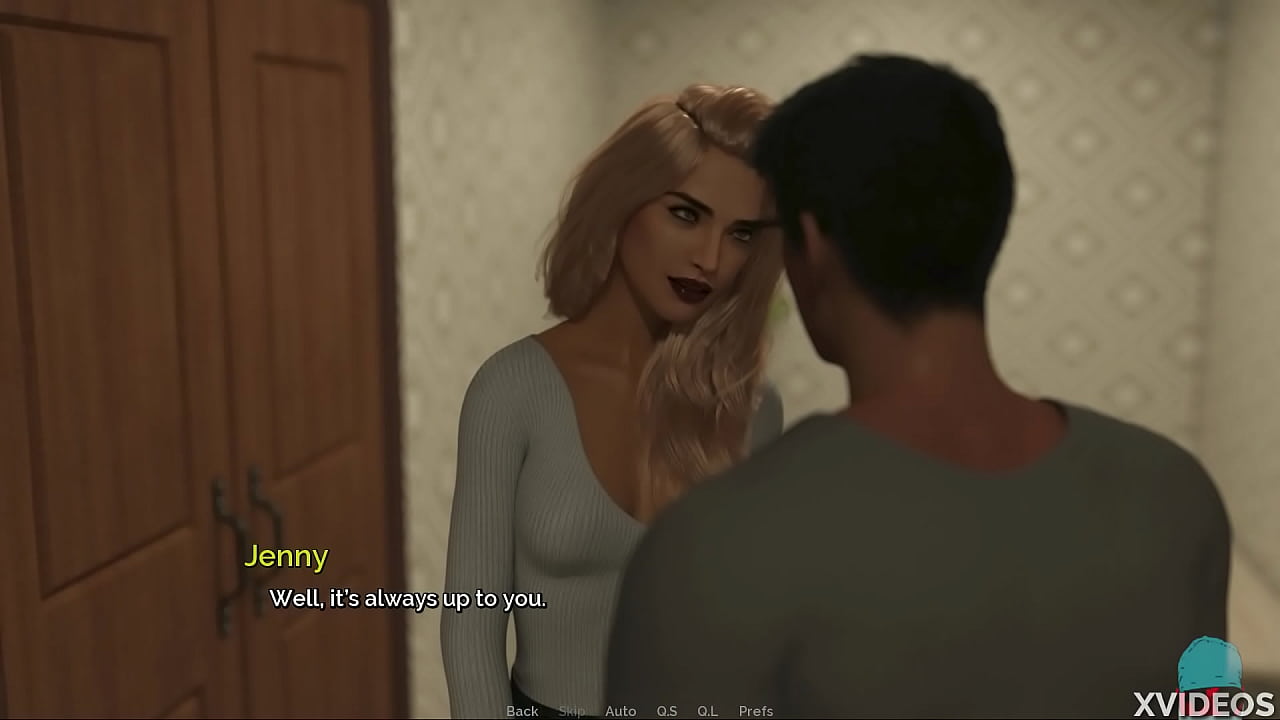
Task: Click Skip to fast-forward dialogue
Action: click(x=572, y=711)
